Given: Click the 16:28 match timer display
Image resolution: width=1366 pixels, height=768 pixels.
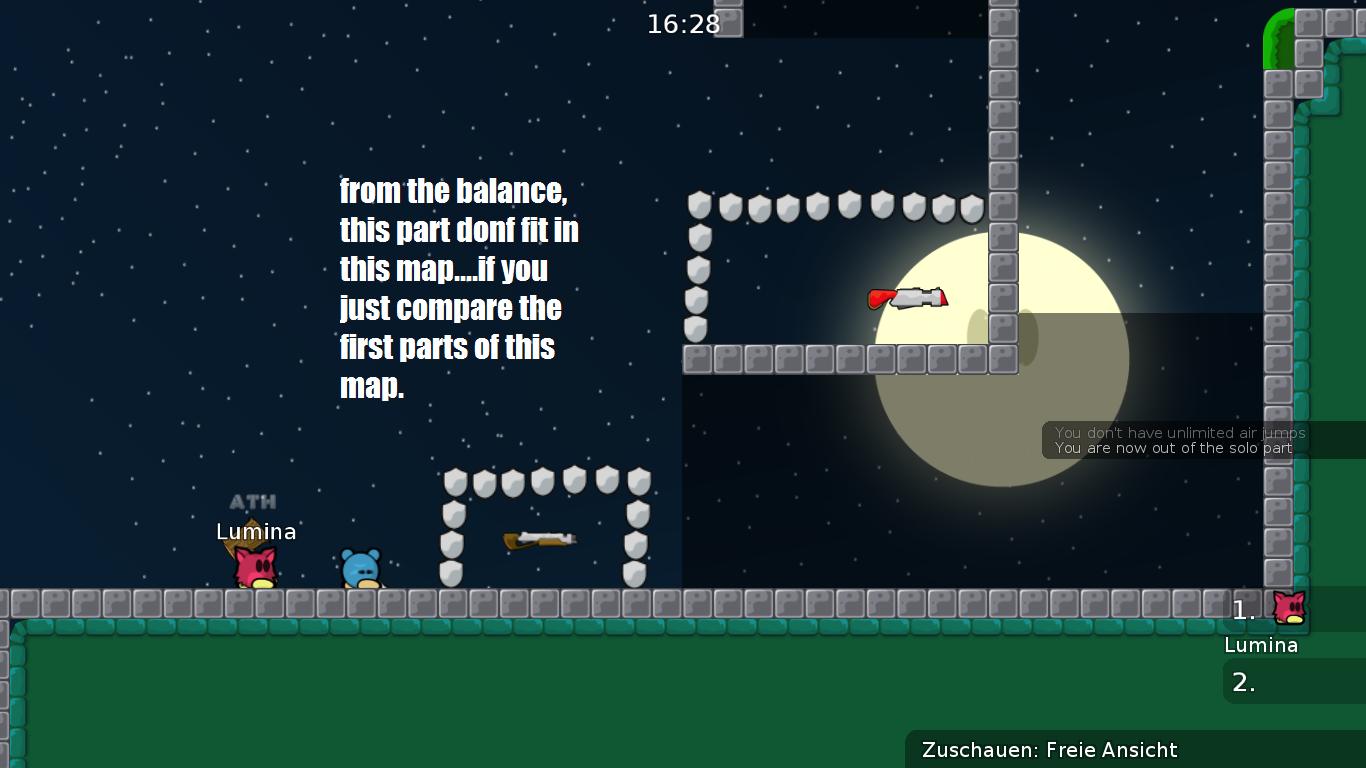Looking at the screenshot, I should (x=683, y=24).
